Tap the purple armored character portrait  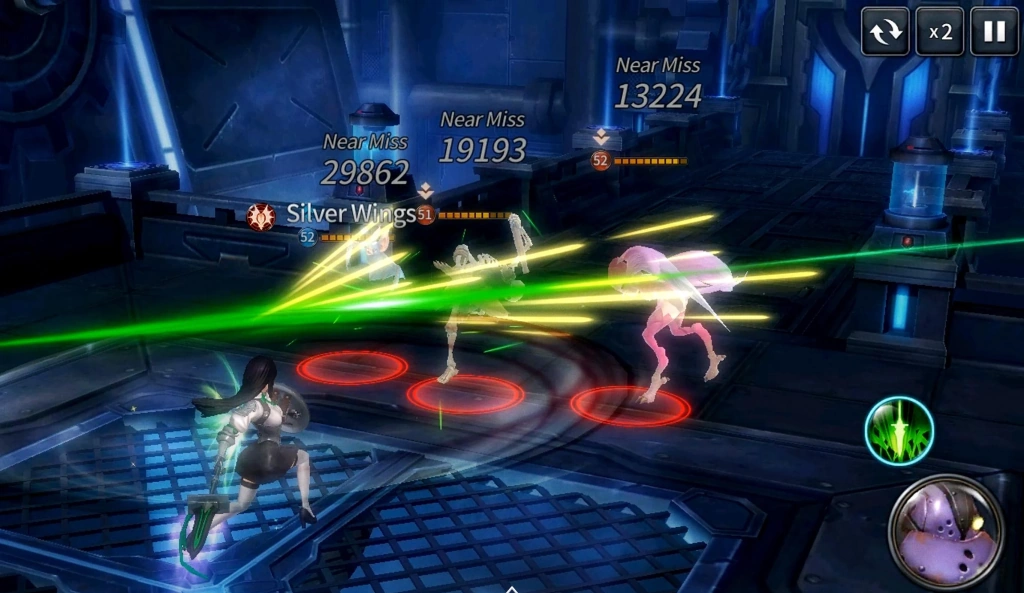pos(947,532)
